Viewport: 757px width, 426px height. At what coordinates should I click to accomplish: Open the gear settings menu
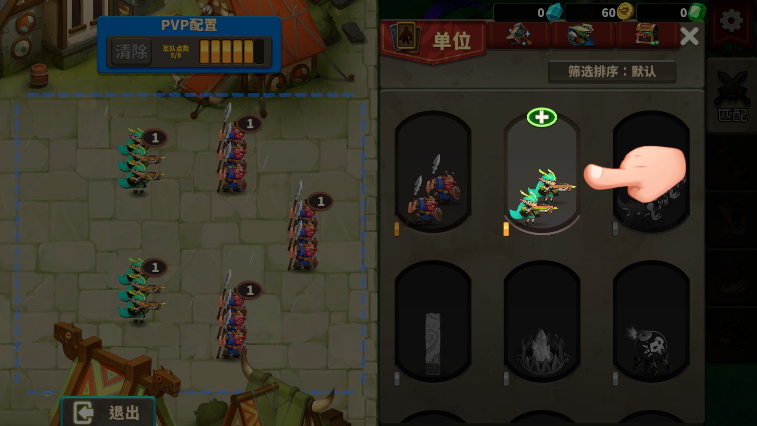(x=732, y=20)
